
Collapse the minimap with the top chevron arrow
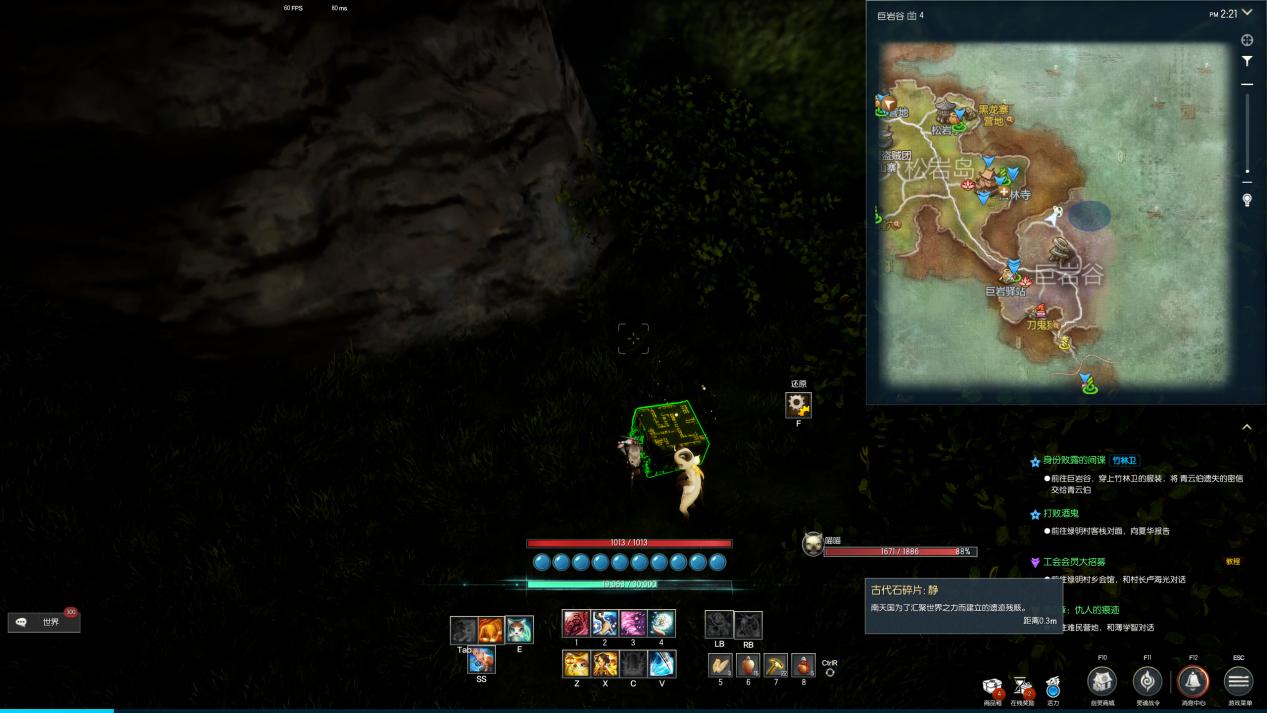1247,12
